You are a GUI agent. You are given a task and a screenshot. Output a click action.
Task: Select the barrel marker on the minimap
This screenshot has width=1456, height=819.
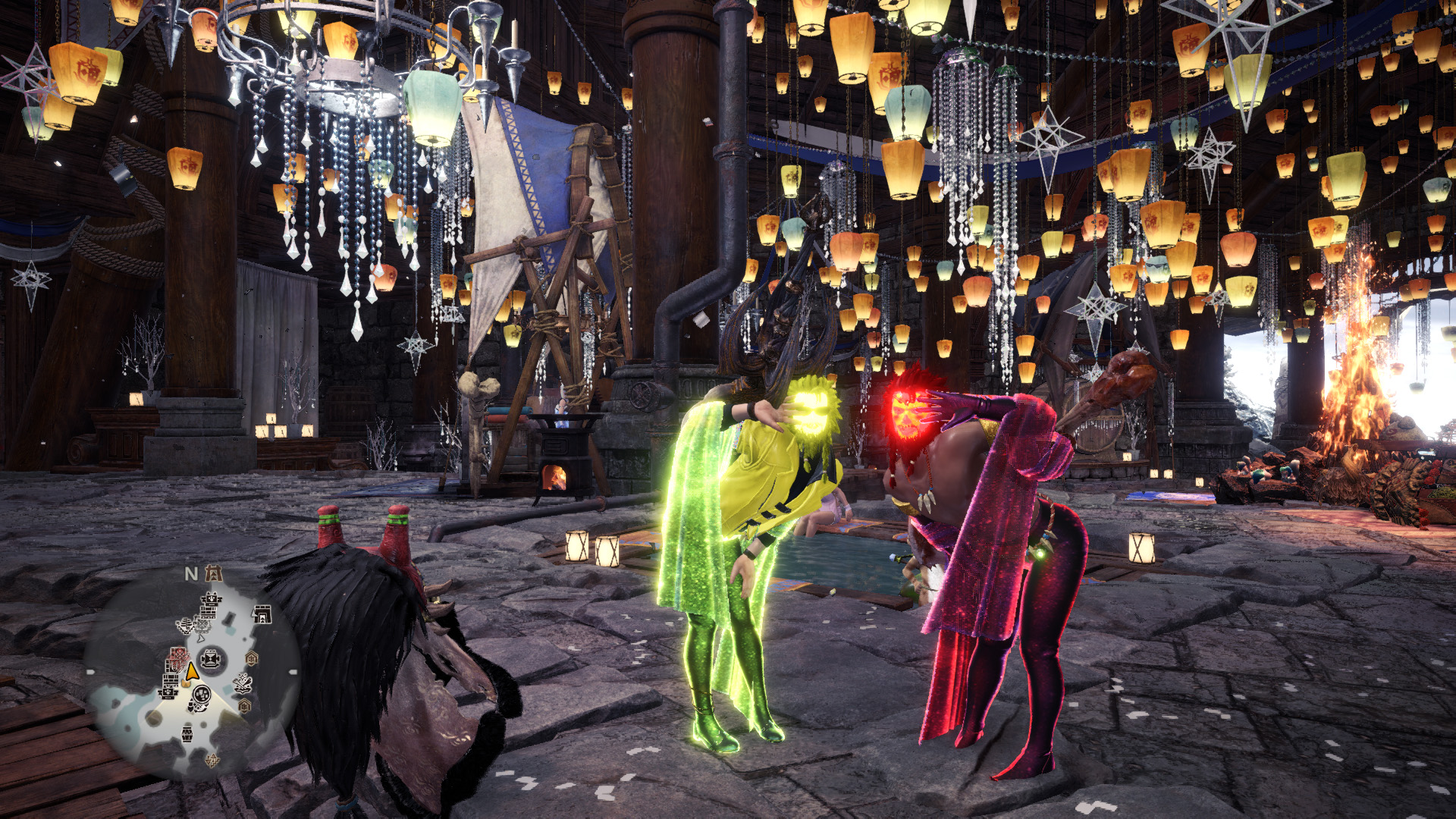pyautogui.click(x=187, y=733)
